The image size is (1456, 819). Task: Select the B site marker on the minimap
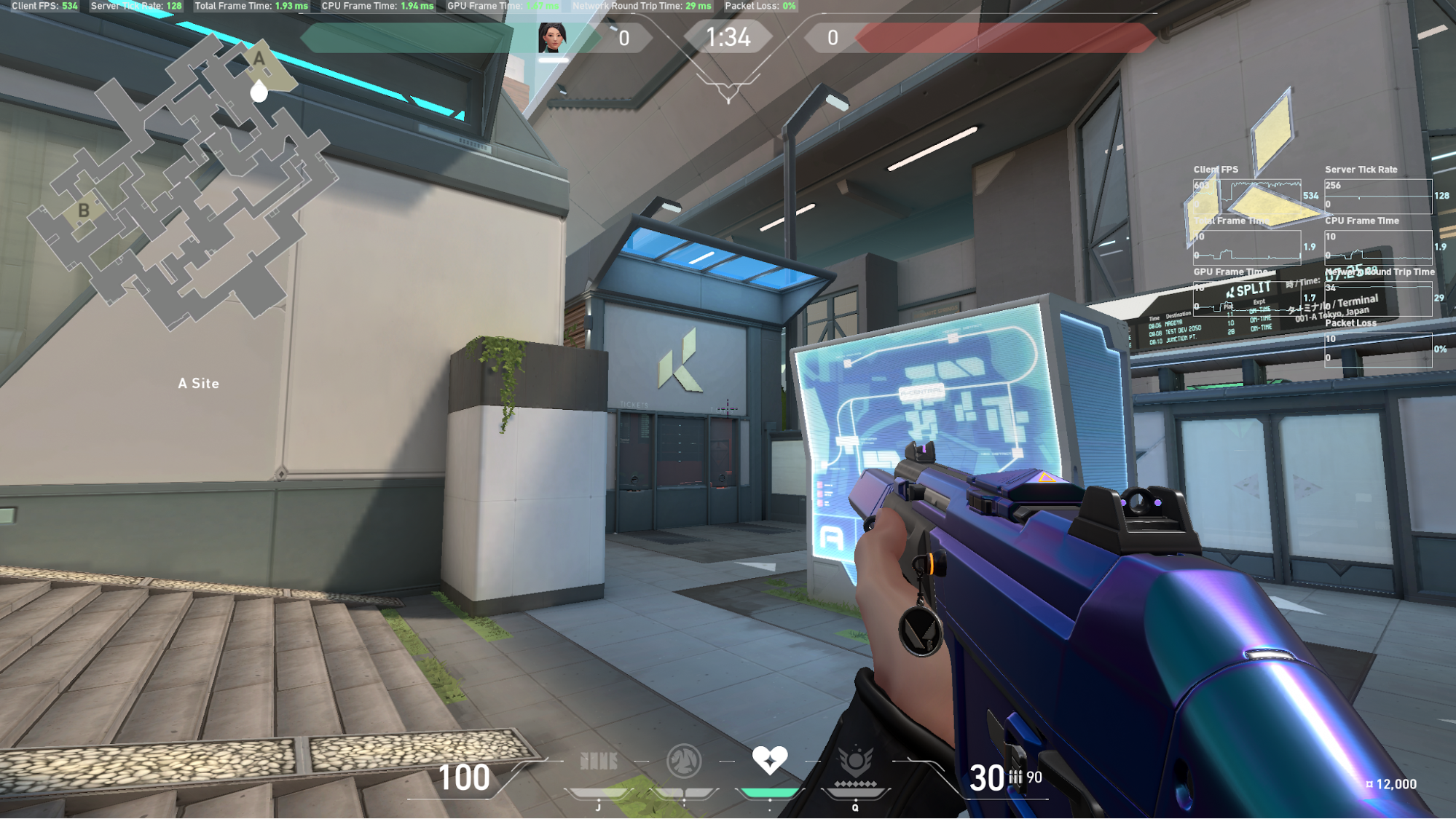click(x=84, y=211)
